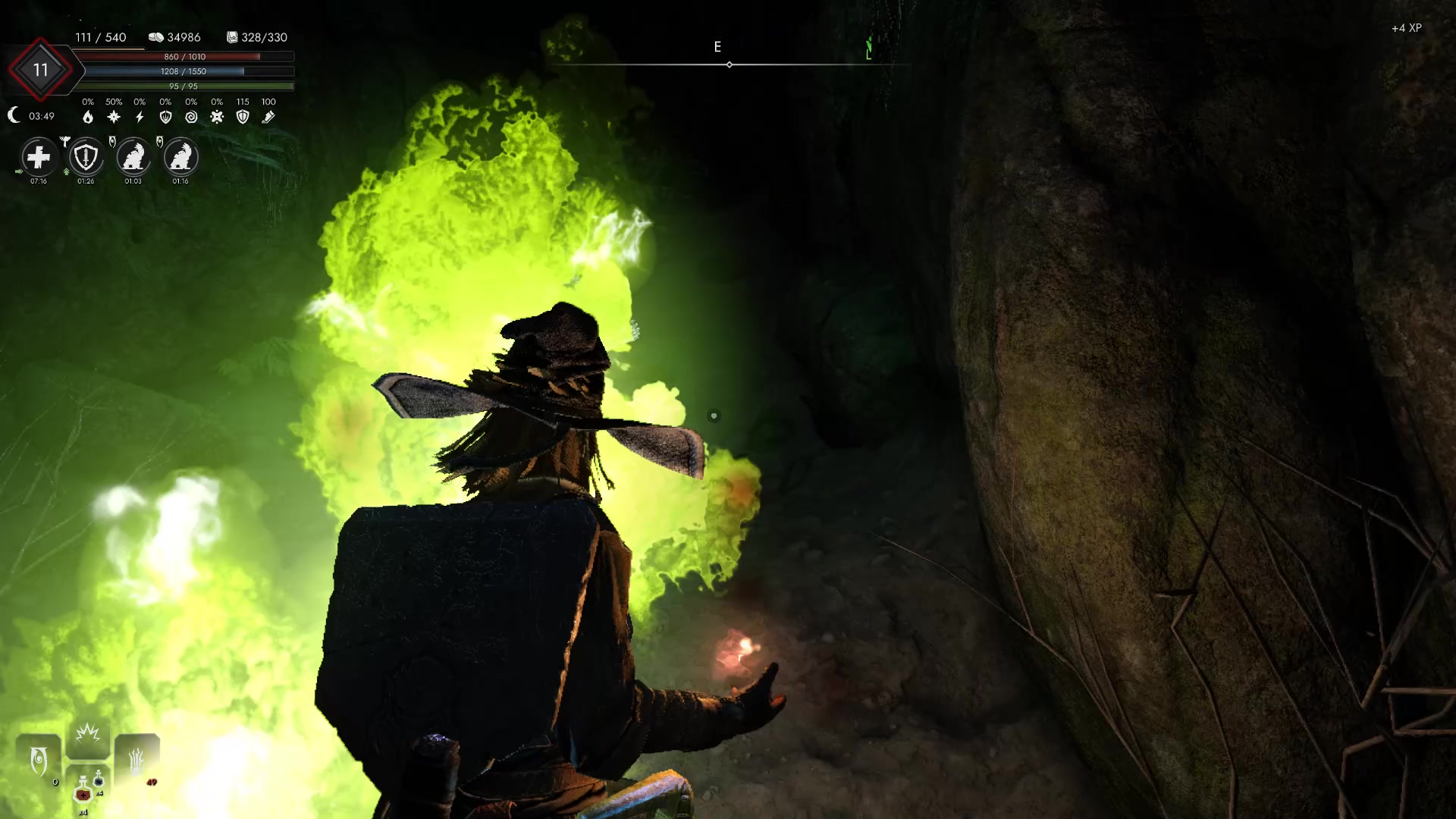
Task: Click the lightning resistance bolt icon
Action: 140,117
